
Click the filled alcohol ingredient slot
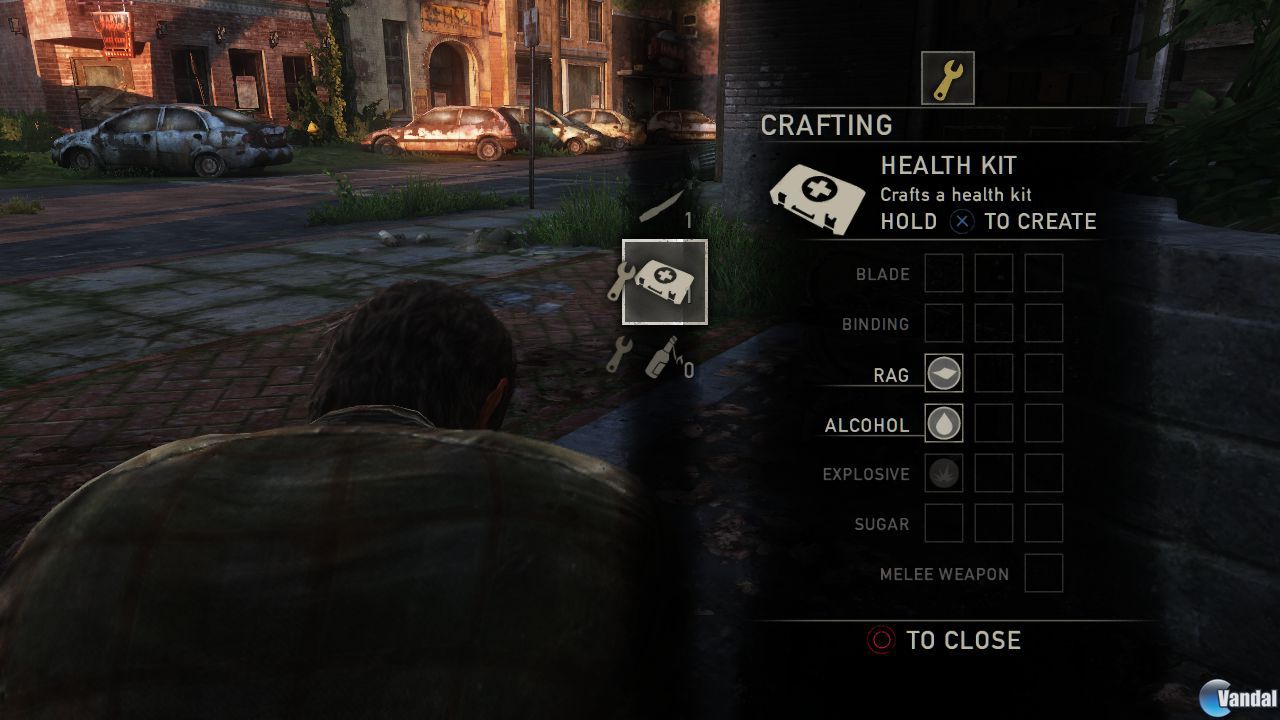(x=944, y=423)
